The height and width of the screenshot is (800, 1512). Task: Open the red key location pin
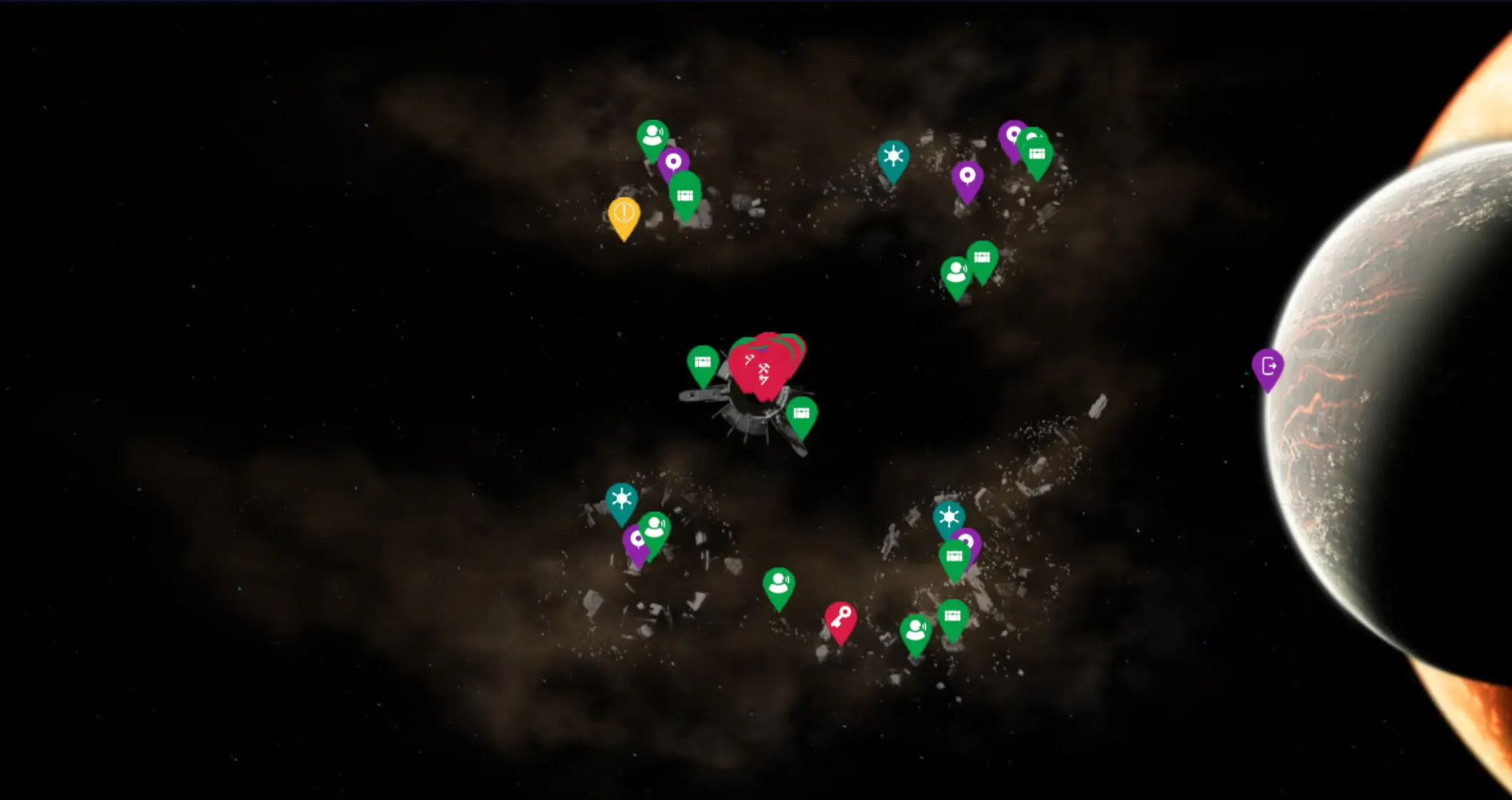pos(840,614)
